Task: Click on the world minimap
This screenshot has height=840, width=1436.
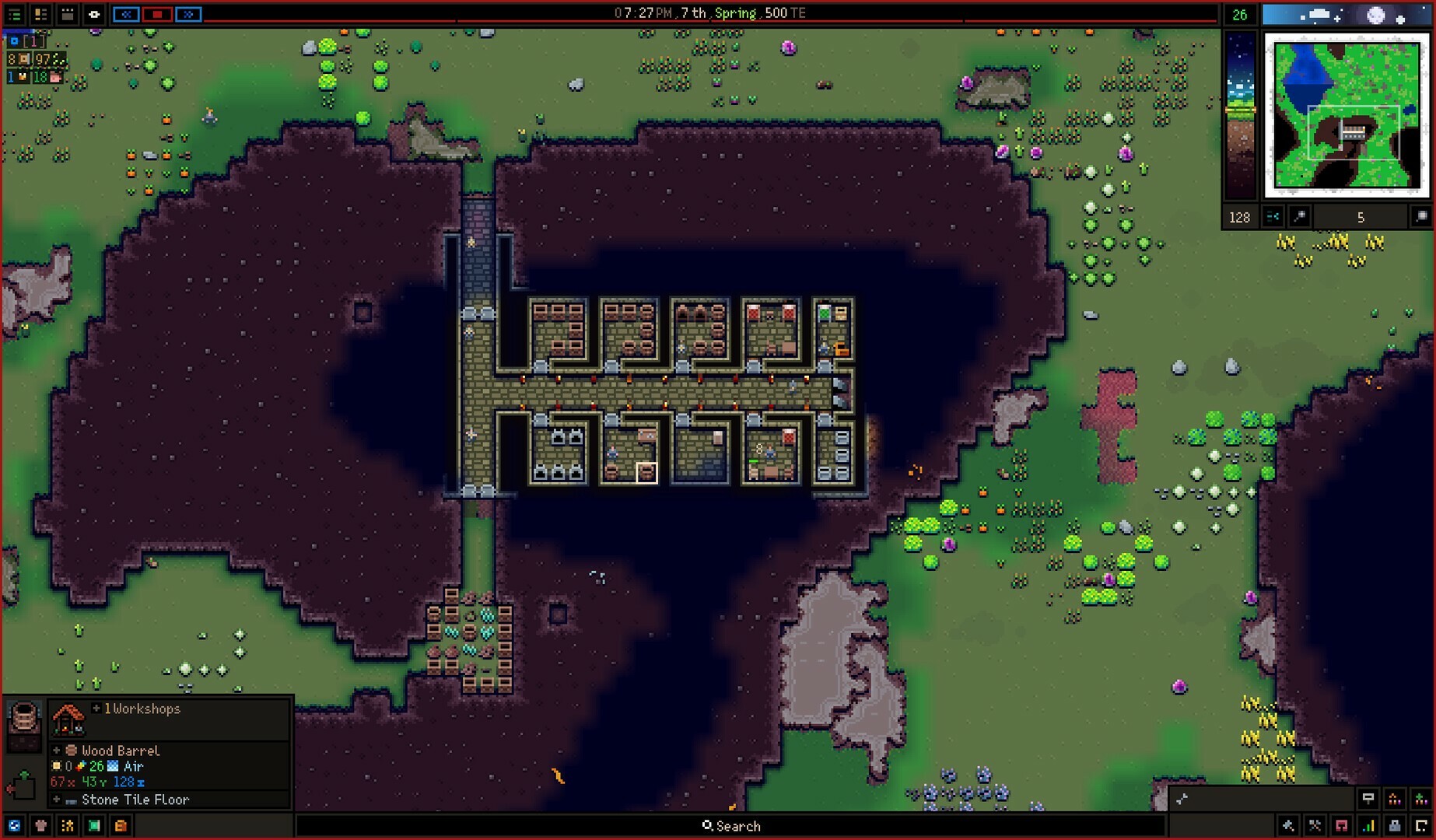Action: tap(1347, 115)
